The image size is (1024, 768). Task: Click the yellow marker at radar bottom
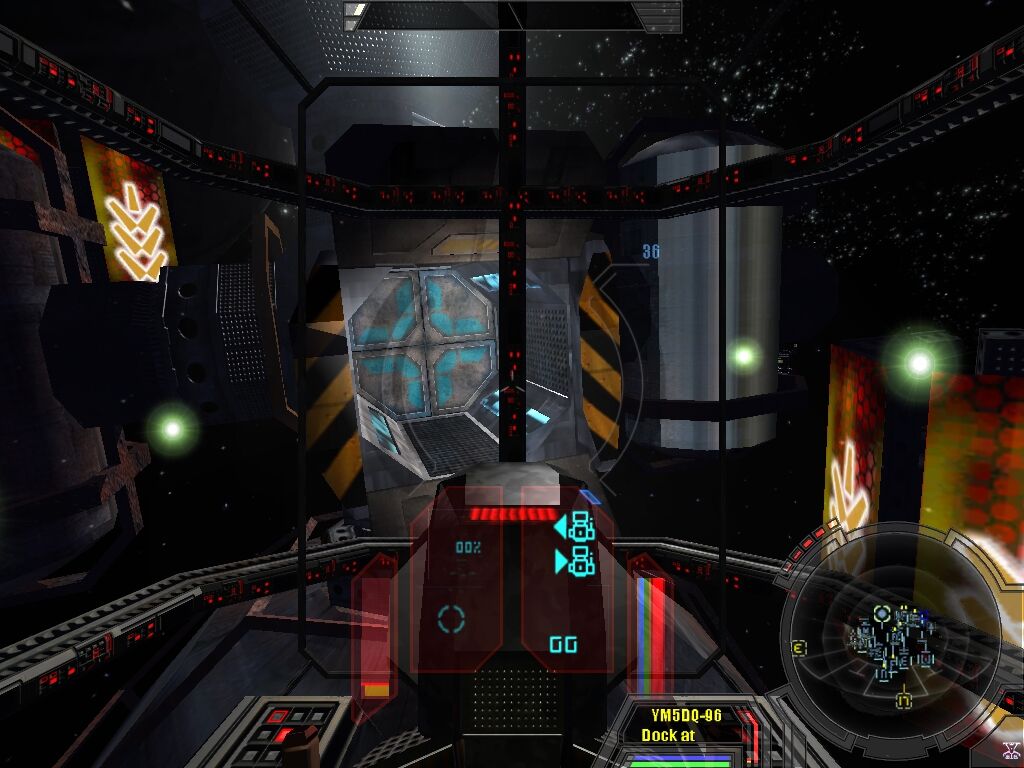pos(904,700)
